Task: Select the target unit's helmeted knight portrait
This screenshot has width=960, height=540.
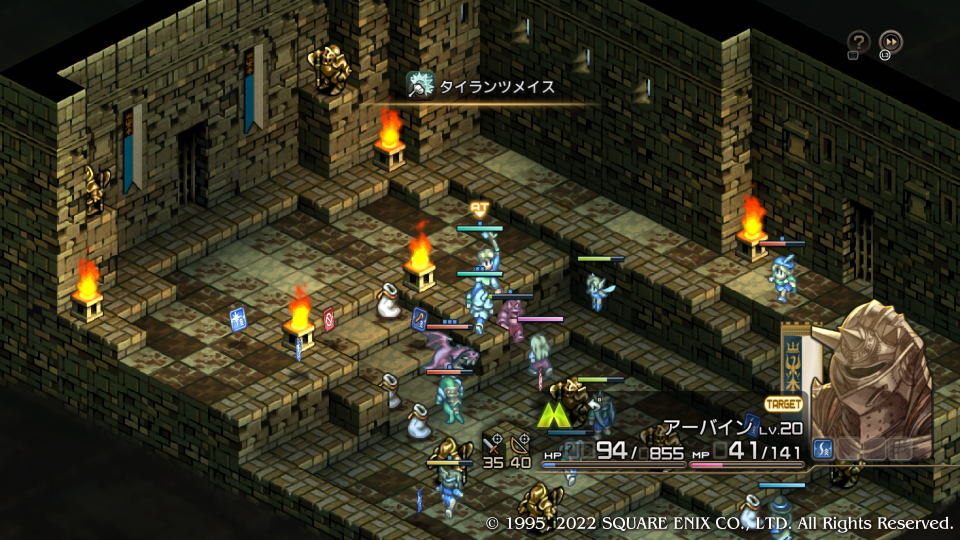Action: click(872, 375)
